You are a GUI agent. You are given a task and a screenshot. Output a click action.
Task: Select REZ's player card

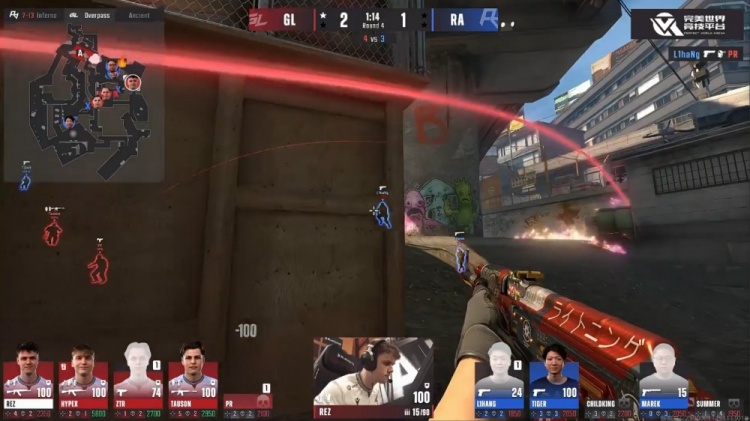[28, 375]
